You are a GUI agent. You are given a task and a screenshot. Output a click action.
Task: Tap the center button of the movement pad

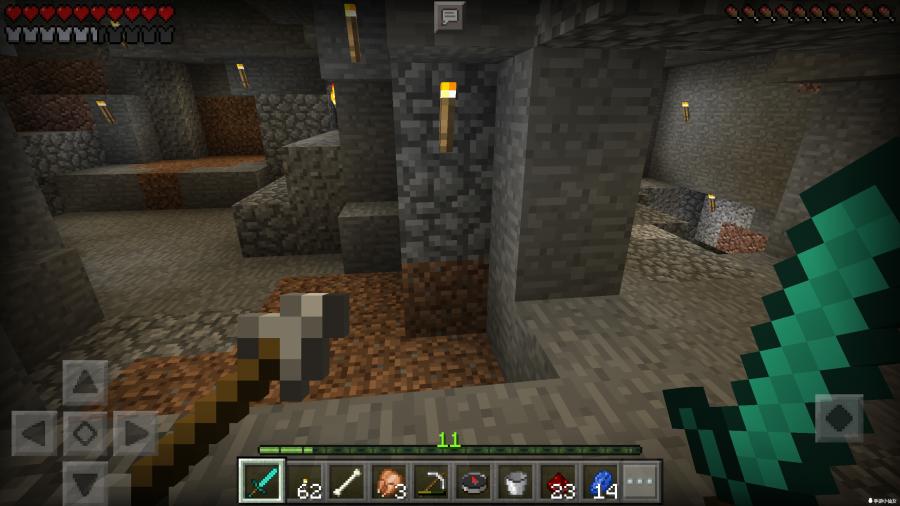(85, 433)
